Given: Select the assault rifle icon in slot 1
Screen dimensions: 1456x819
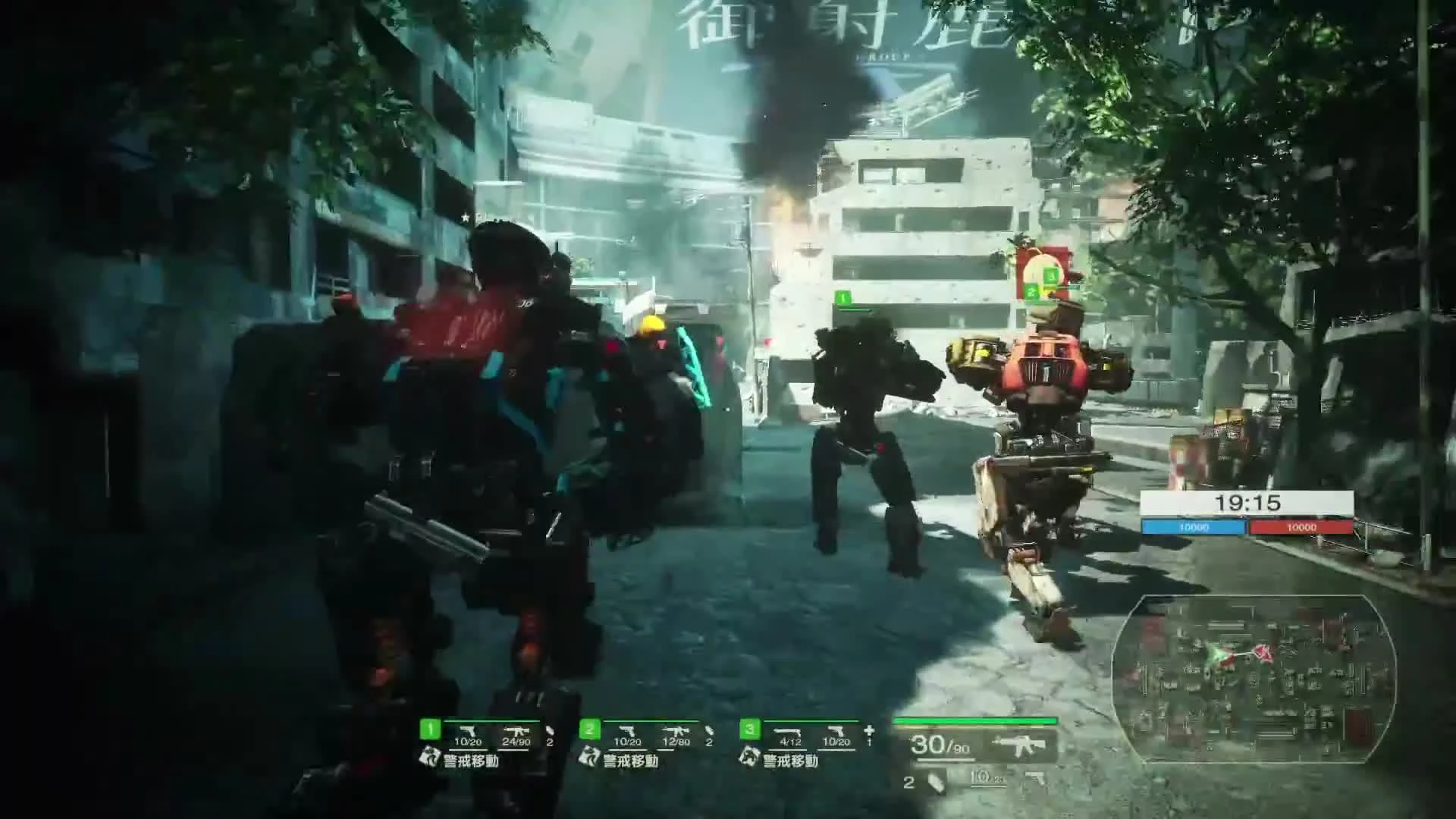Looking at the screenshot, I should tap(518, 731).
